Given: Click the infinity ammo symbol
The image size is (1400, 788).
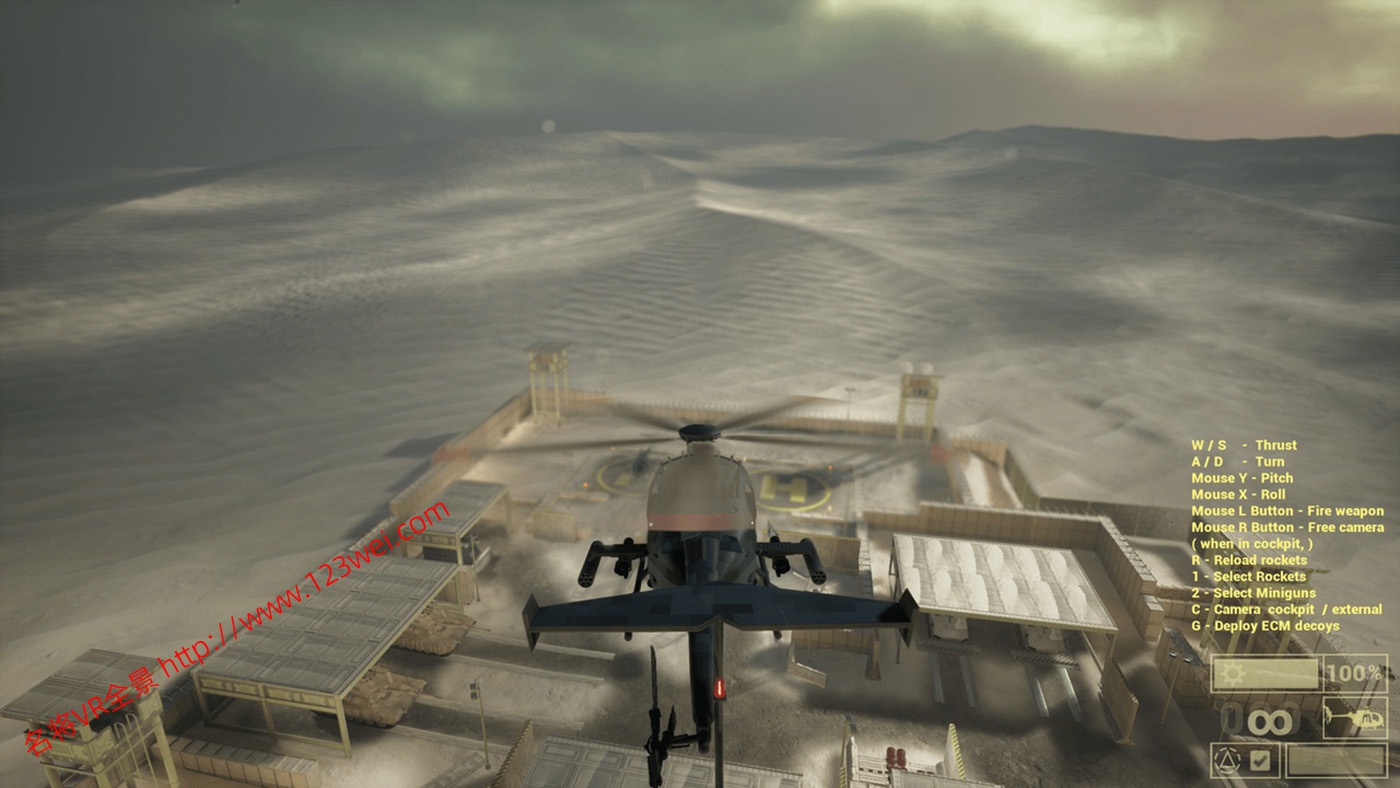Looking at the screenshot, I should 1272,720.
